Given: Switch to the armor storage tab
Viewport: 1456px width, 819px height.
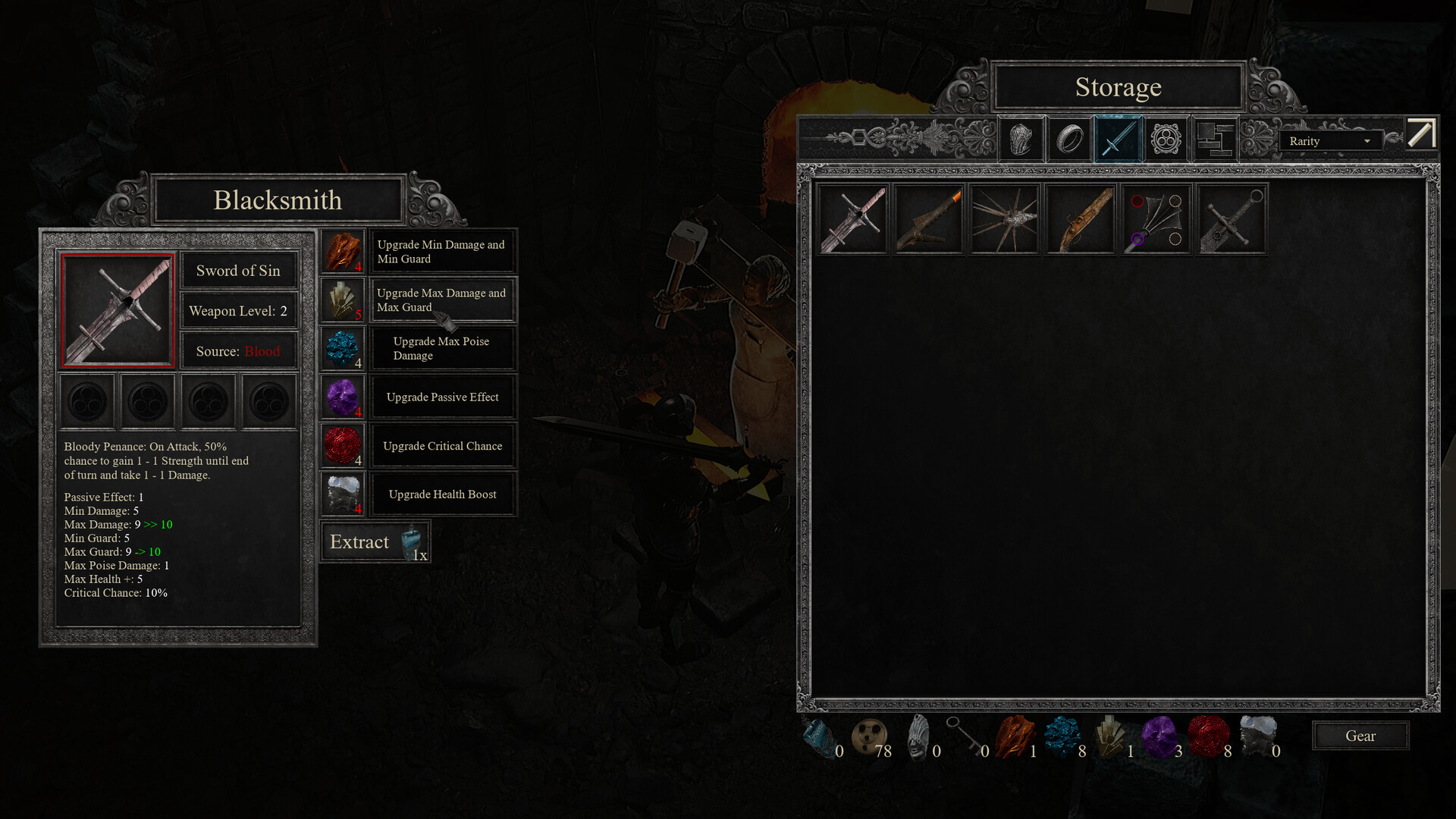Looking at the screenshot, I should point(1021,140).
